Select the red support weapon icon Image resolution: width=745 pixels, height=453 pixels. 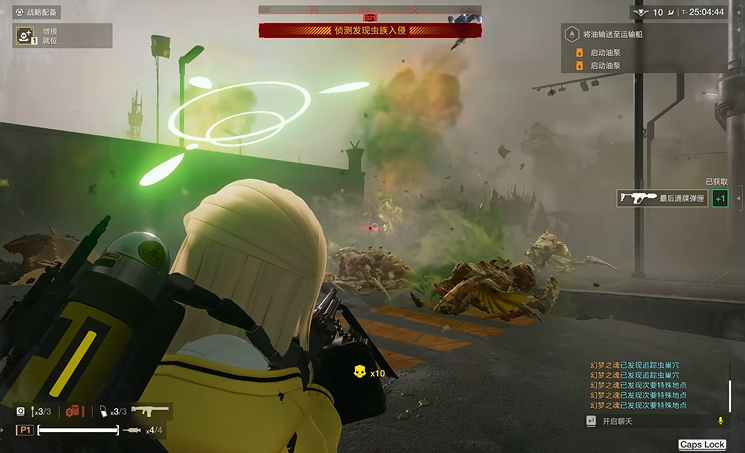pos(74,411)
